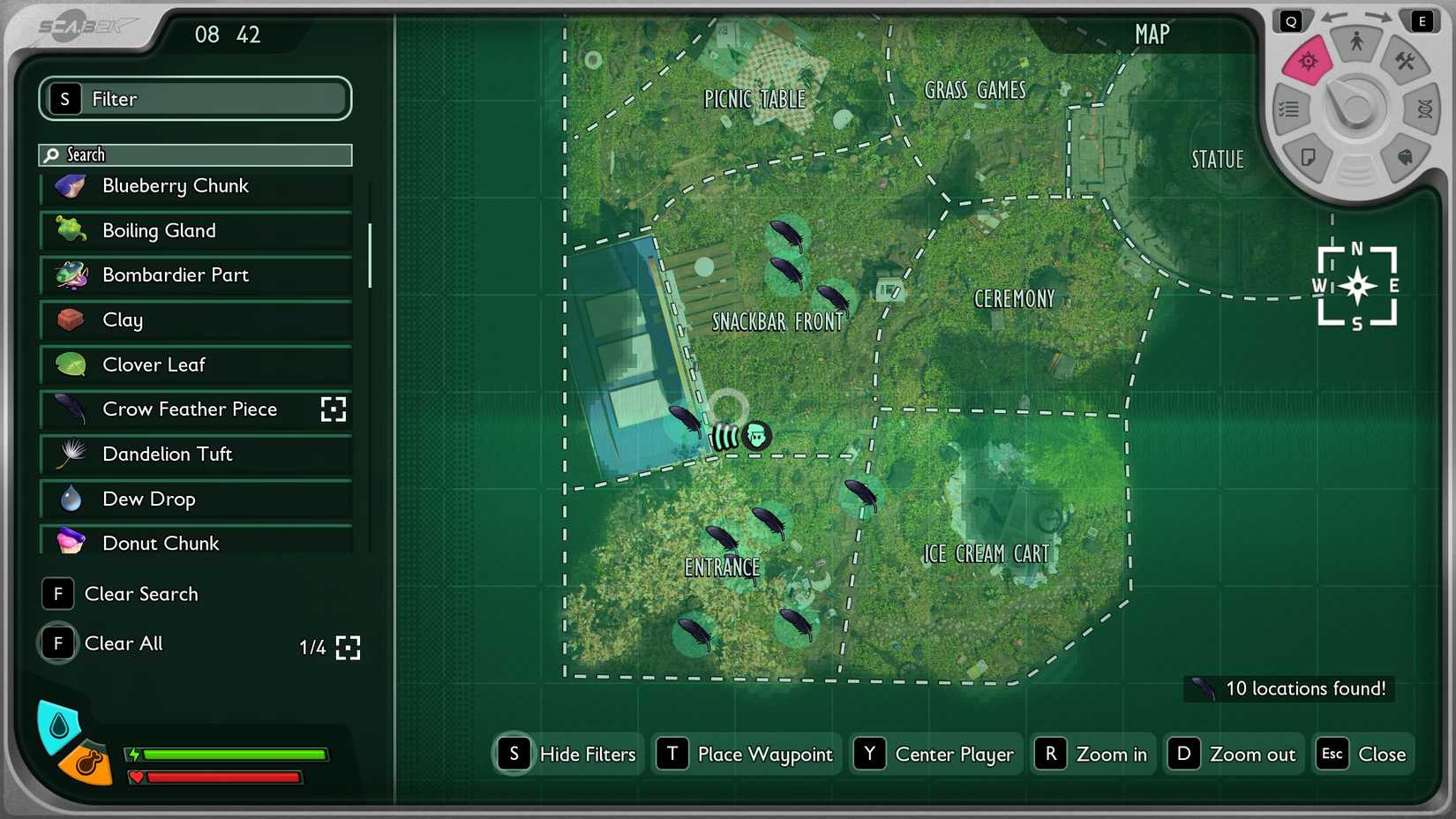Viewport: 1456px width, 819px height.
Task: Open crafting with the hammer and wrench radial icon
Action: (x=1407, y=62)
